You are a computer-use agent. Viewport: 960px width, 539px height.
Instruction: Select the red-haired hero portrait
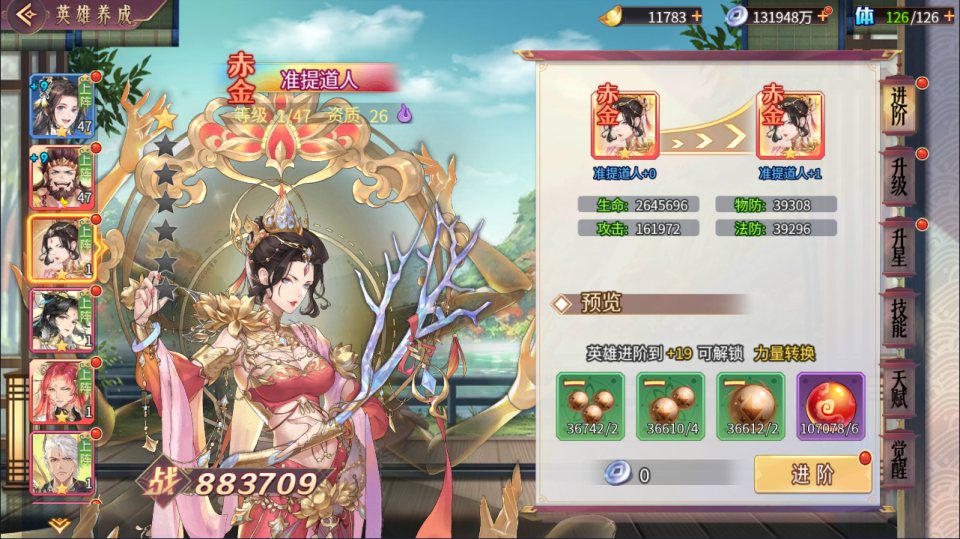click(x=62, y=392)
